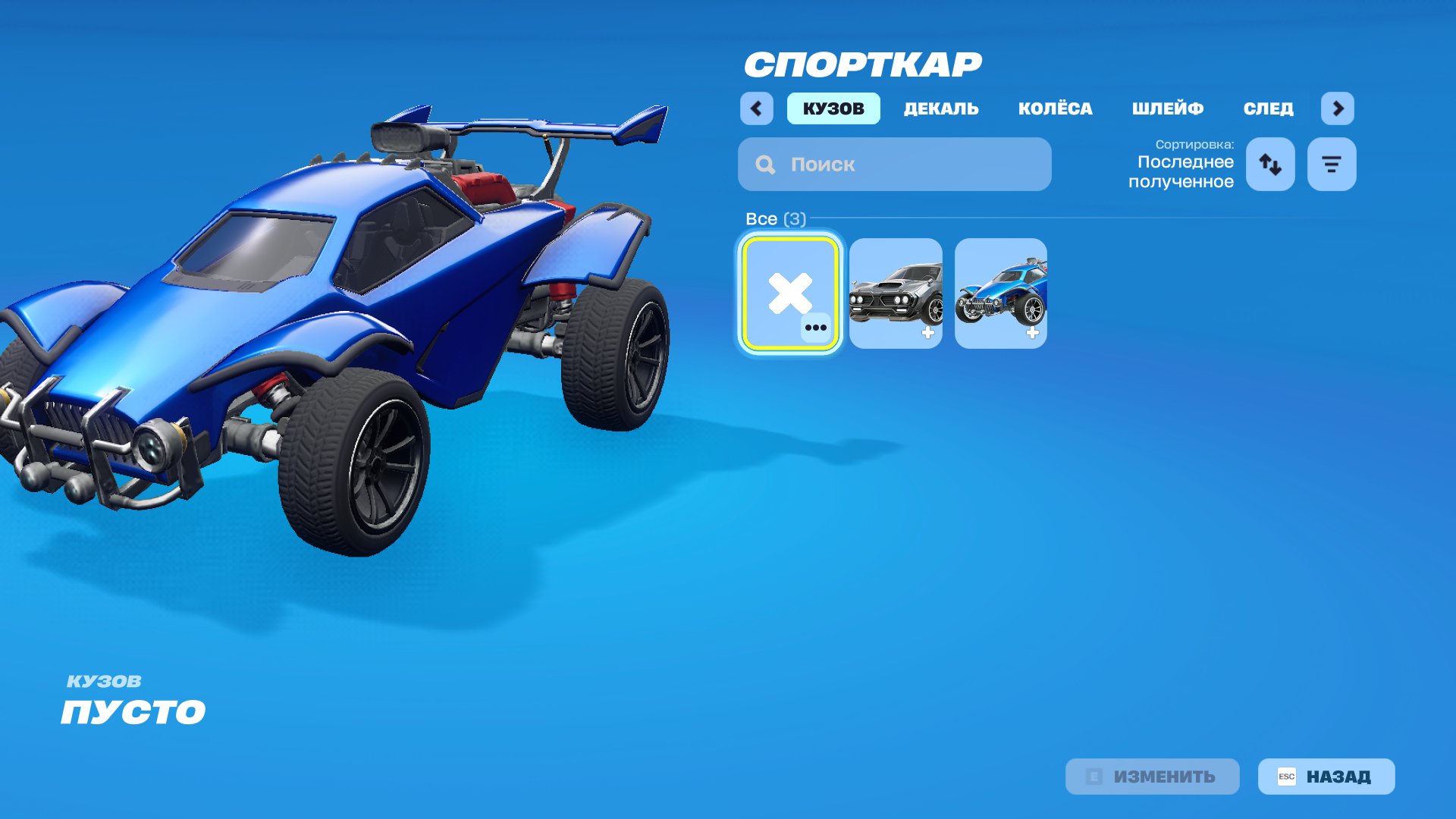This screenshot has width=1456, height=819.
Task: Click the sort direction arrows icon
Action: (1269, 164)
